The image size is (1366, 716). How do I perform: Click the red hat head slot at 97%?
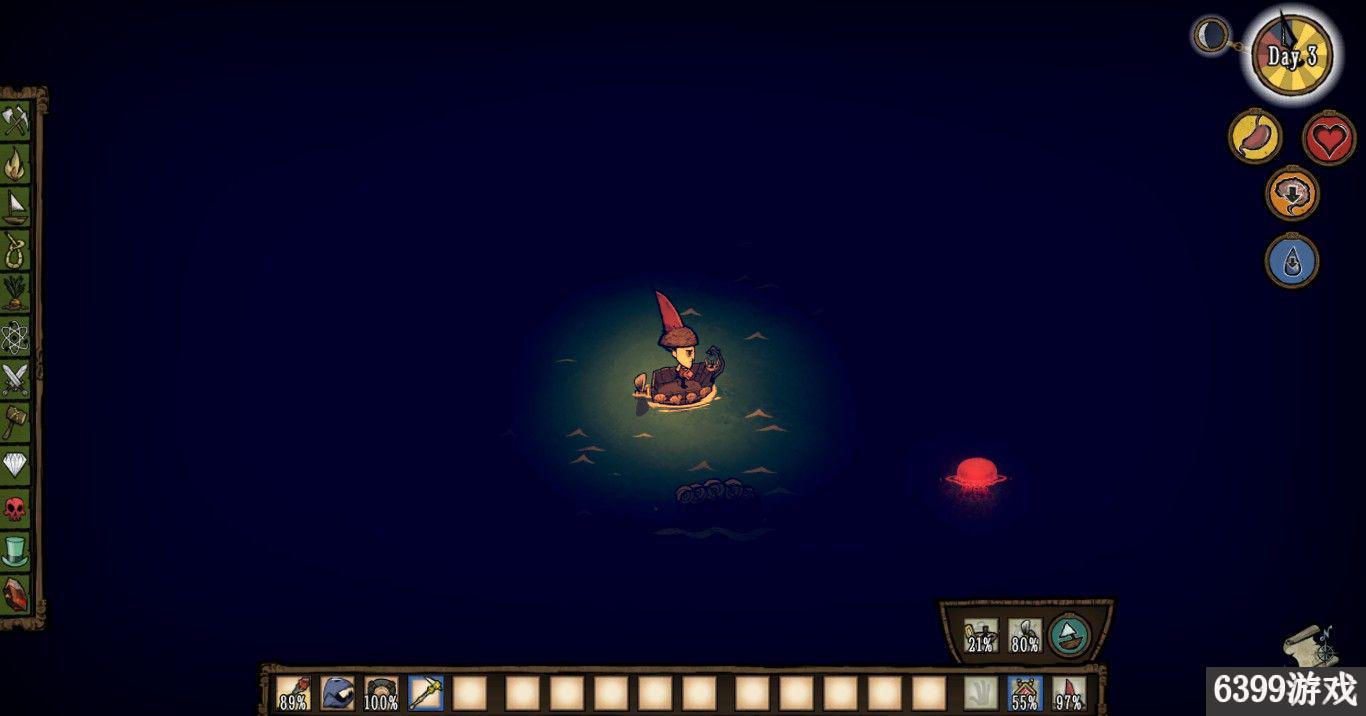pos(1069,692)
